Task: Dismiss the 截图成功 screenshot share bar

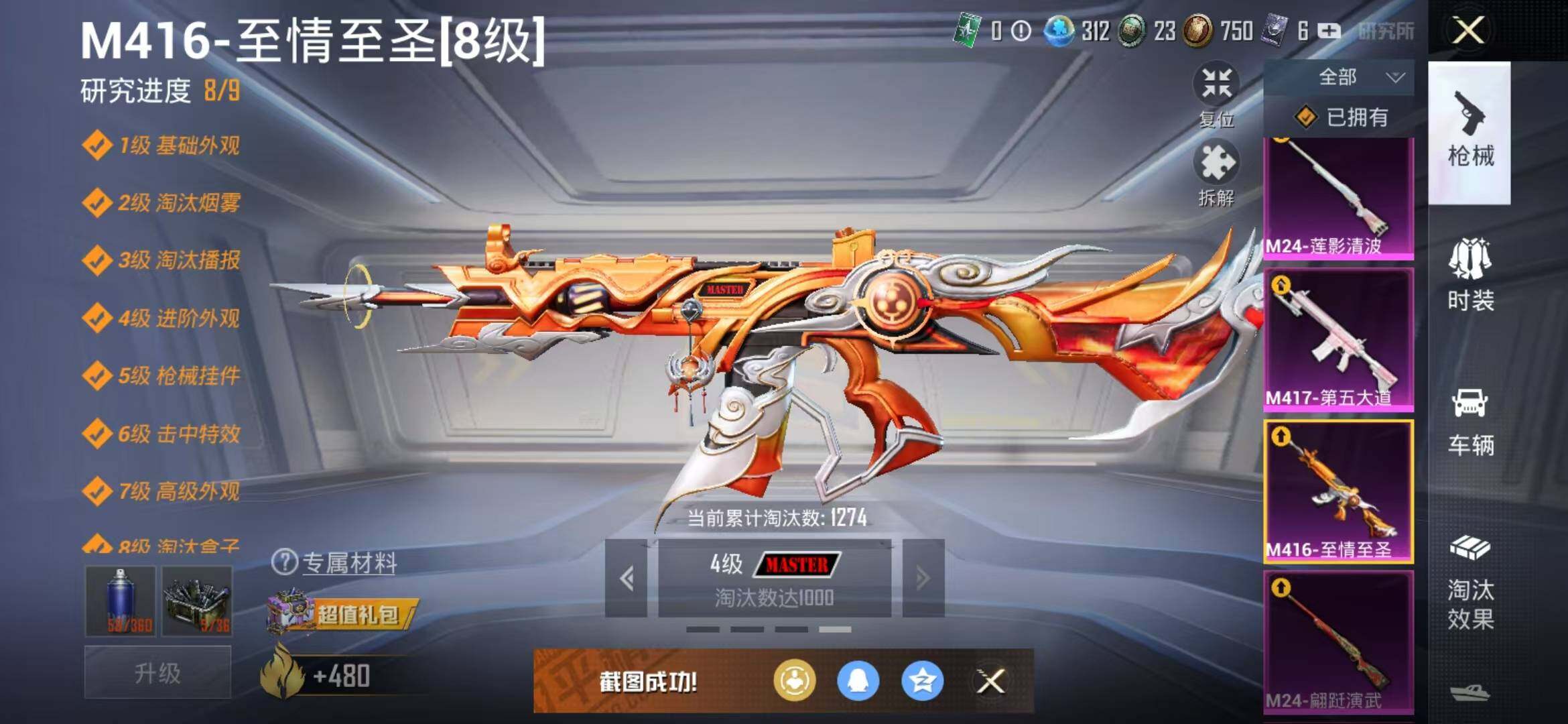Action: 990,682
